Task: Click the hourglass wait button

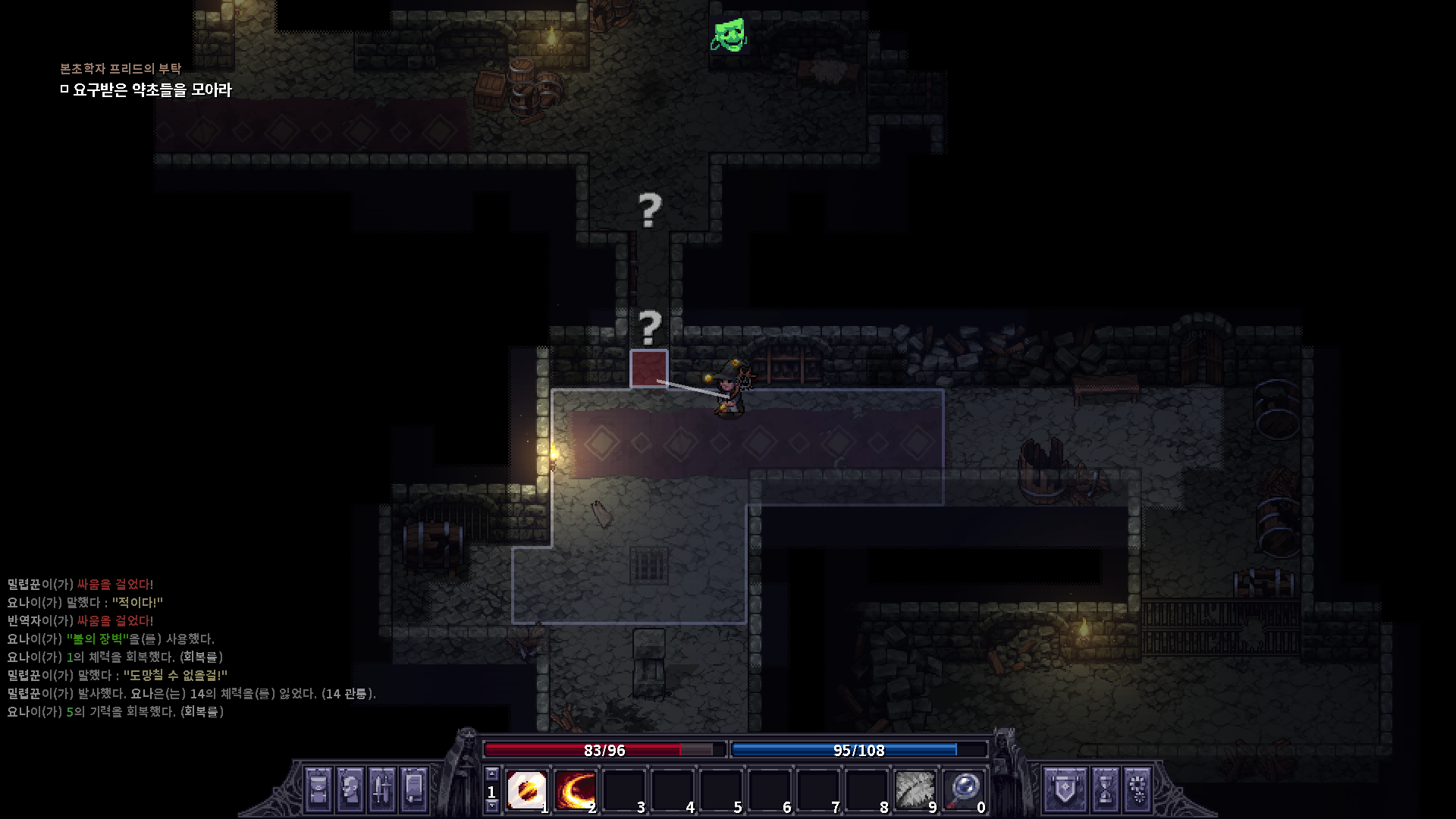Action: pyautogui.click(x=1106, y=789)
